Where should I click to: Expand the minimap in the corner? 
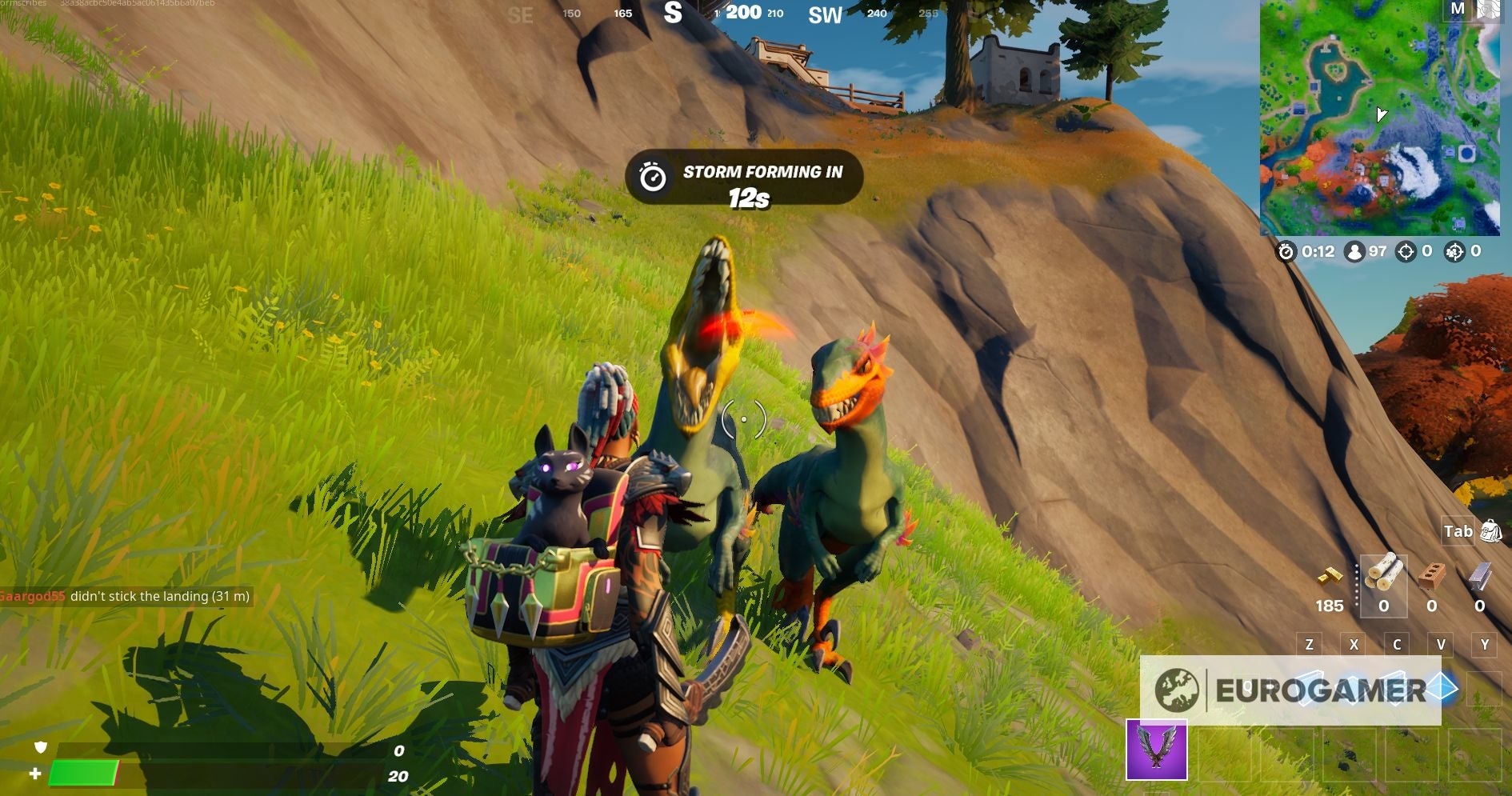tap(1384, 120)
